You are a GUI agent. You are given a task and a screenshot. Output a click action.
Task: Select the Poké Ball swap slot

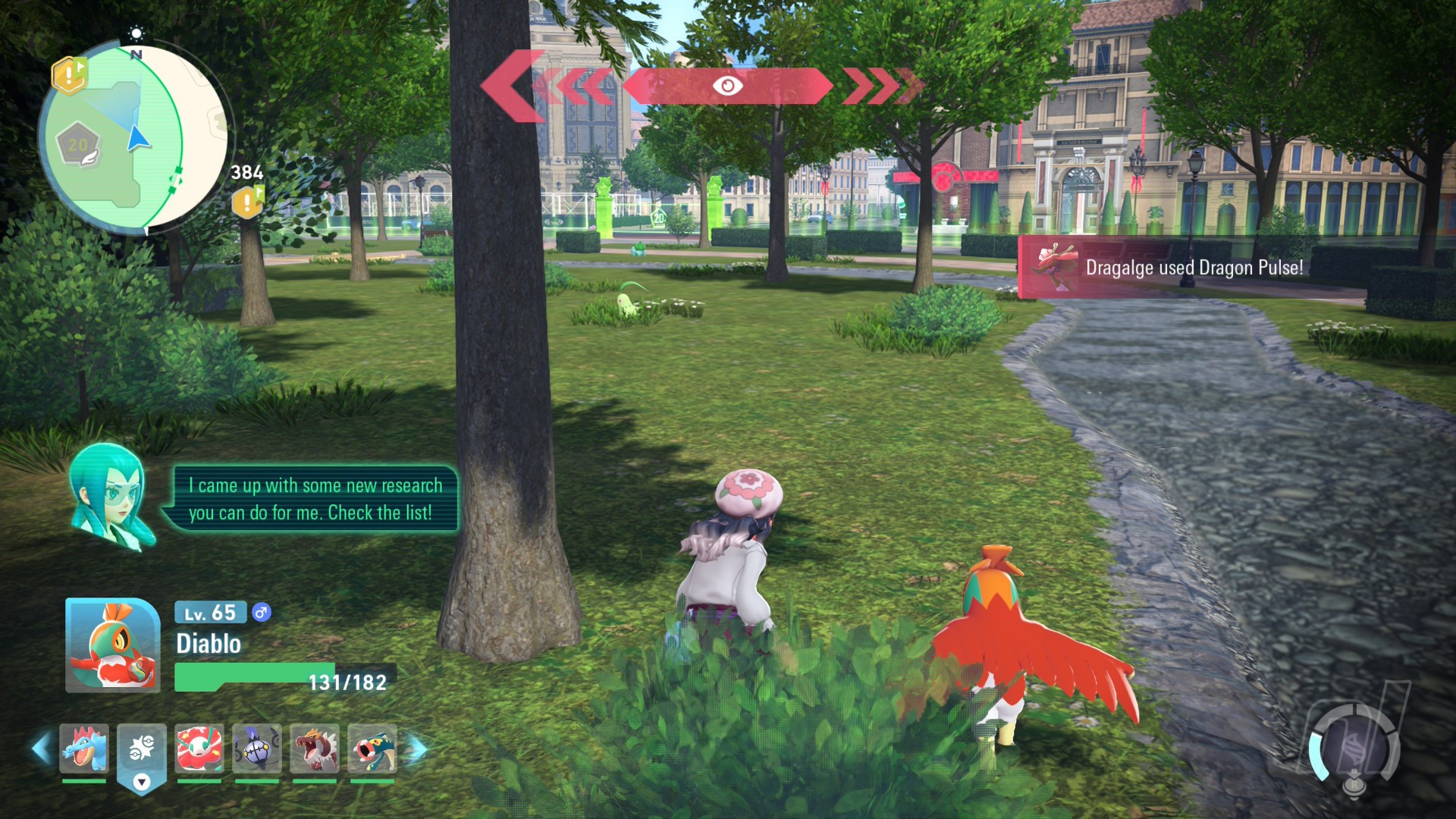(142, 751)
